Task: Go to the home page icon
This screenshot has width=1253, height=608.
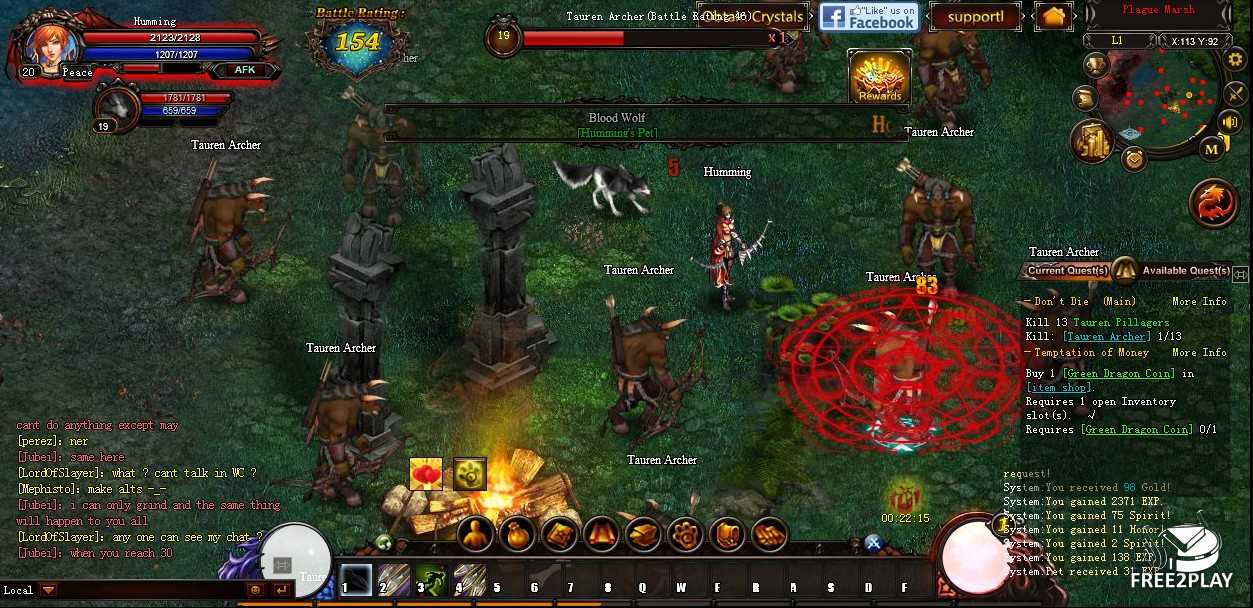Action: point(1053,17)
